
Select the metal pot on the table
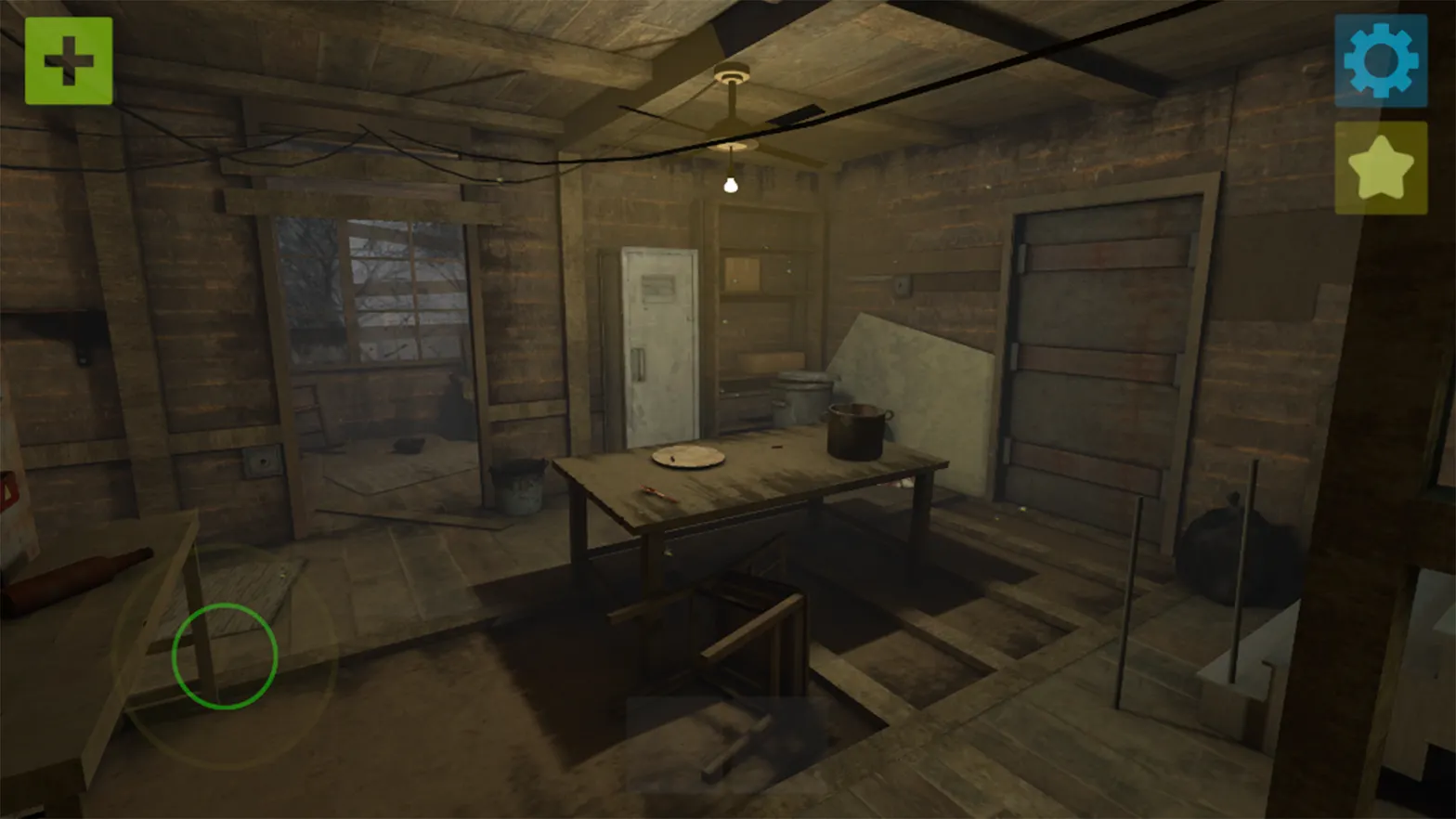click(852, 432)
